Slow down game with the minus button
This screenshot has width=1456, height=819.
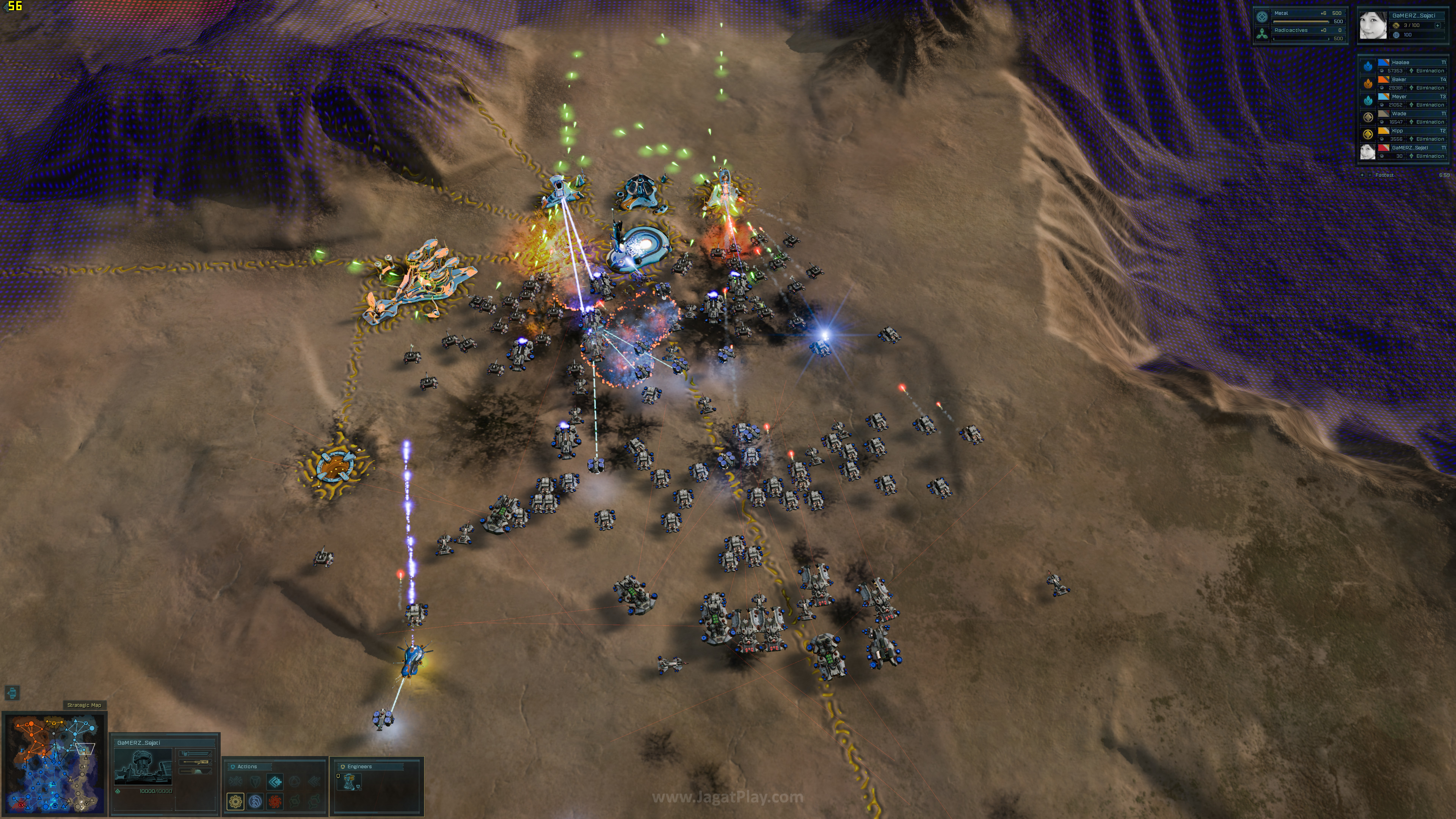[x=1370, y=175]
